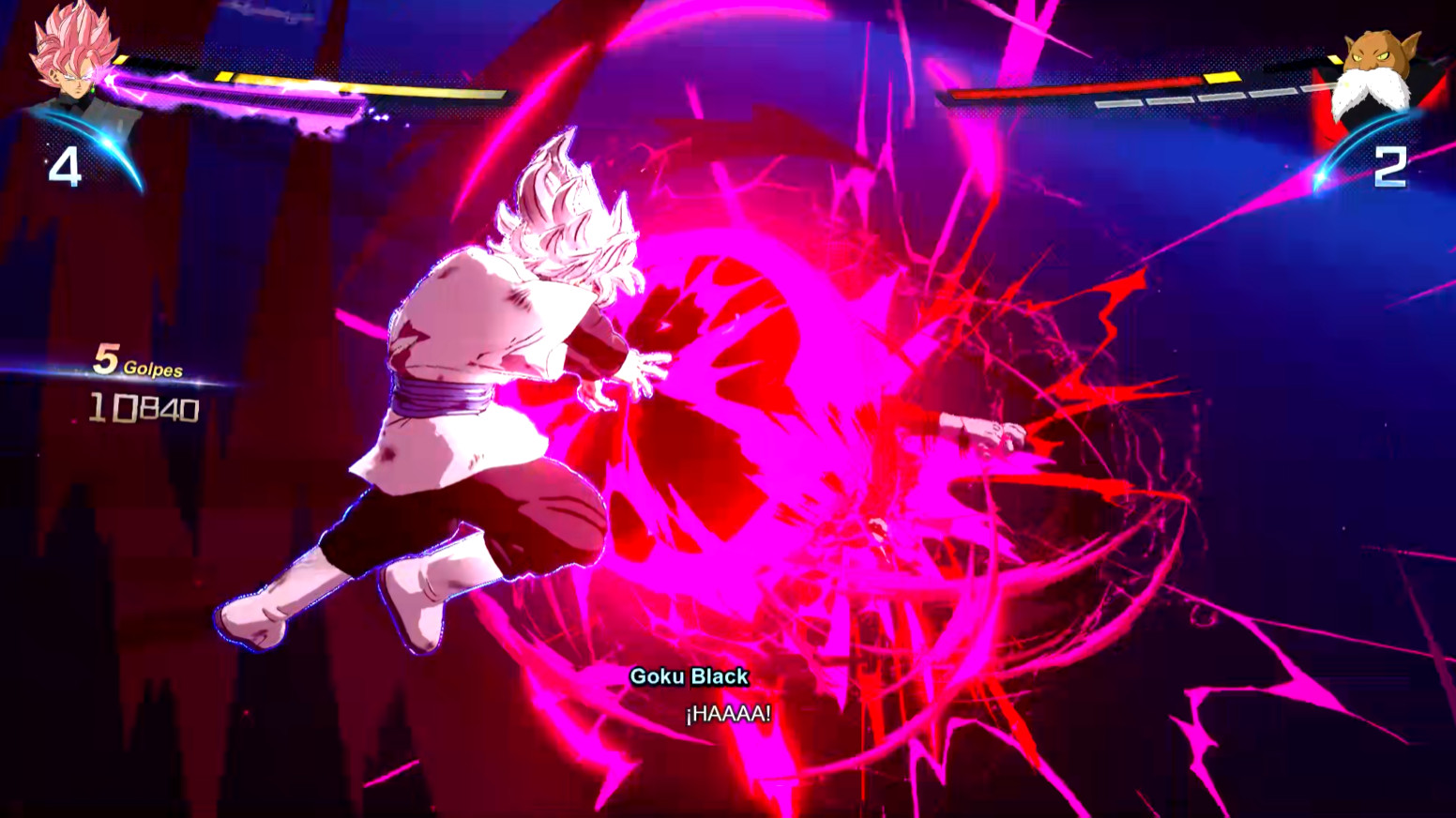Toggle the first white skill segment on Toppo's gauge
The height and width of the screenshot is (818, 1456).
tap(1118, 101)
